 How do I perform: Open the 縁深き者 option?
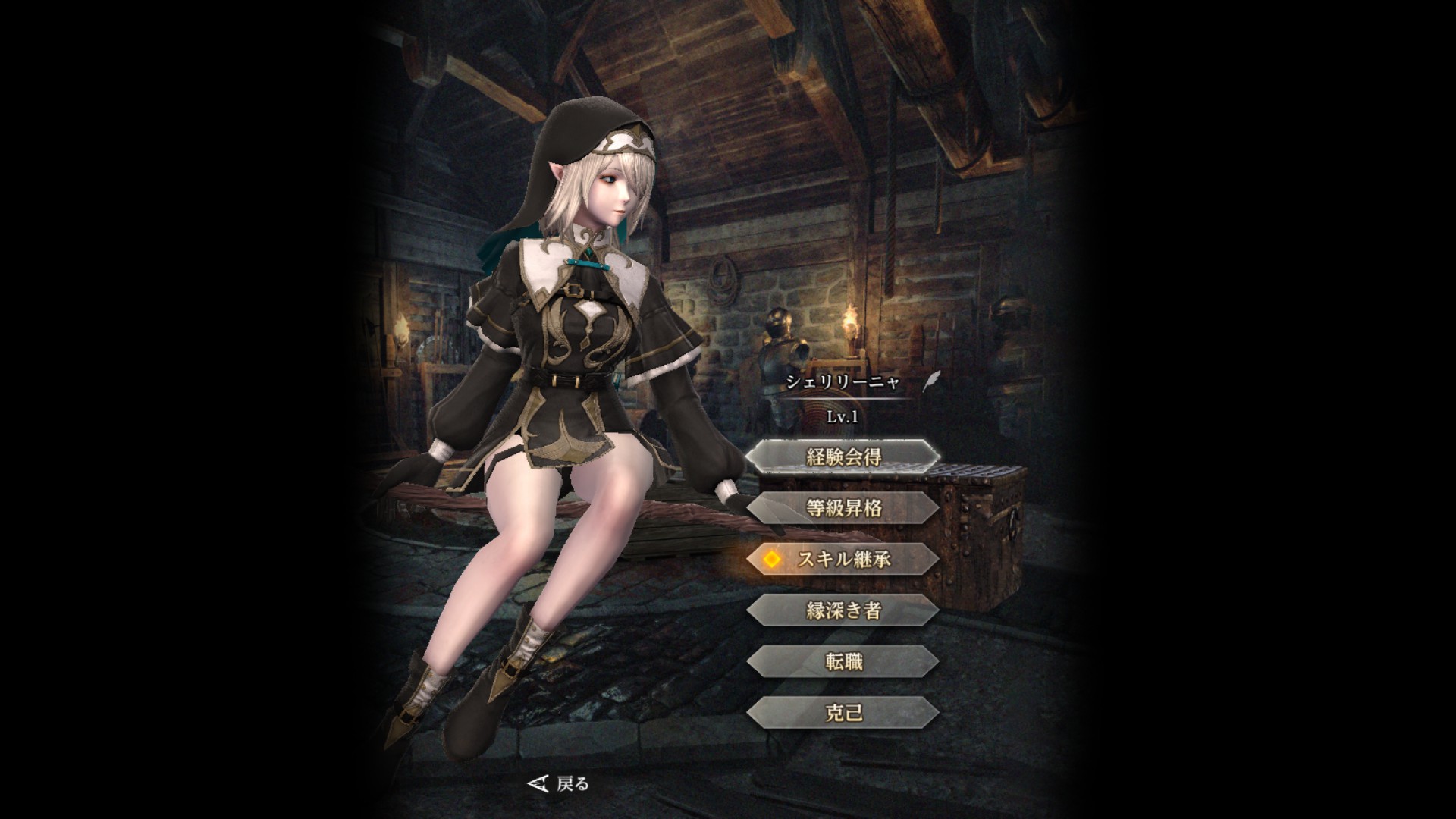point(843,610)
